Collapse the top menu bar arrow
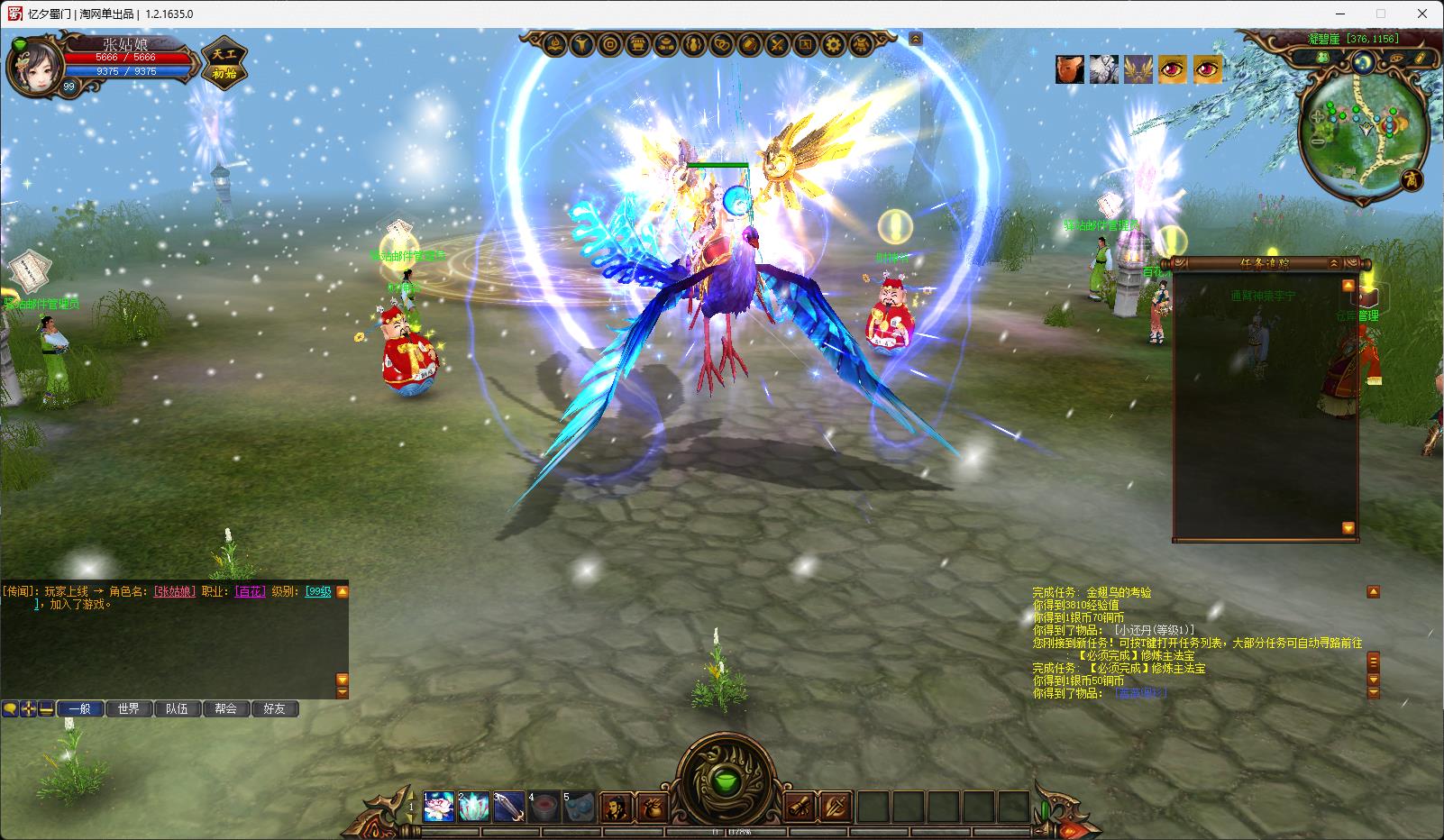Screen dimensions: 1444x840 click(916, 39)
